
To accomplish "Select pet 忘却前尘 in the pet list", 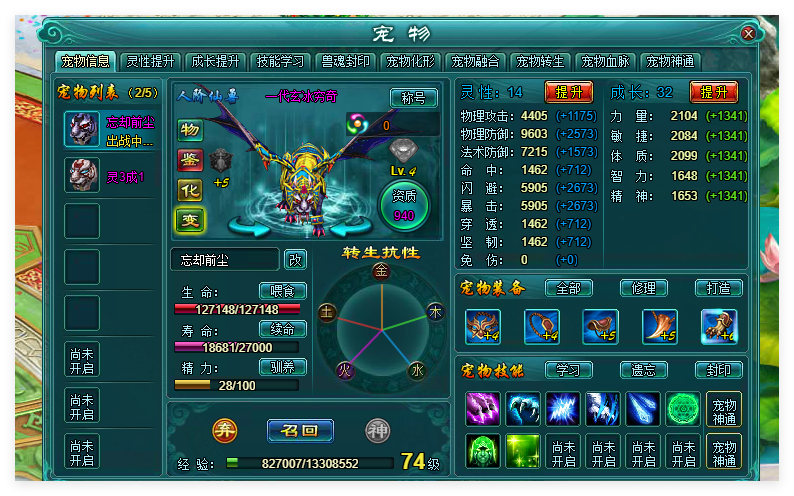I will pyautogui.click(x=110, y=129).
